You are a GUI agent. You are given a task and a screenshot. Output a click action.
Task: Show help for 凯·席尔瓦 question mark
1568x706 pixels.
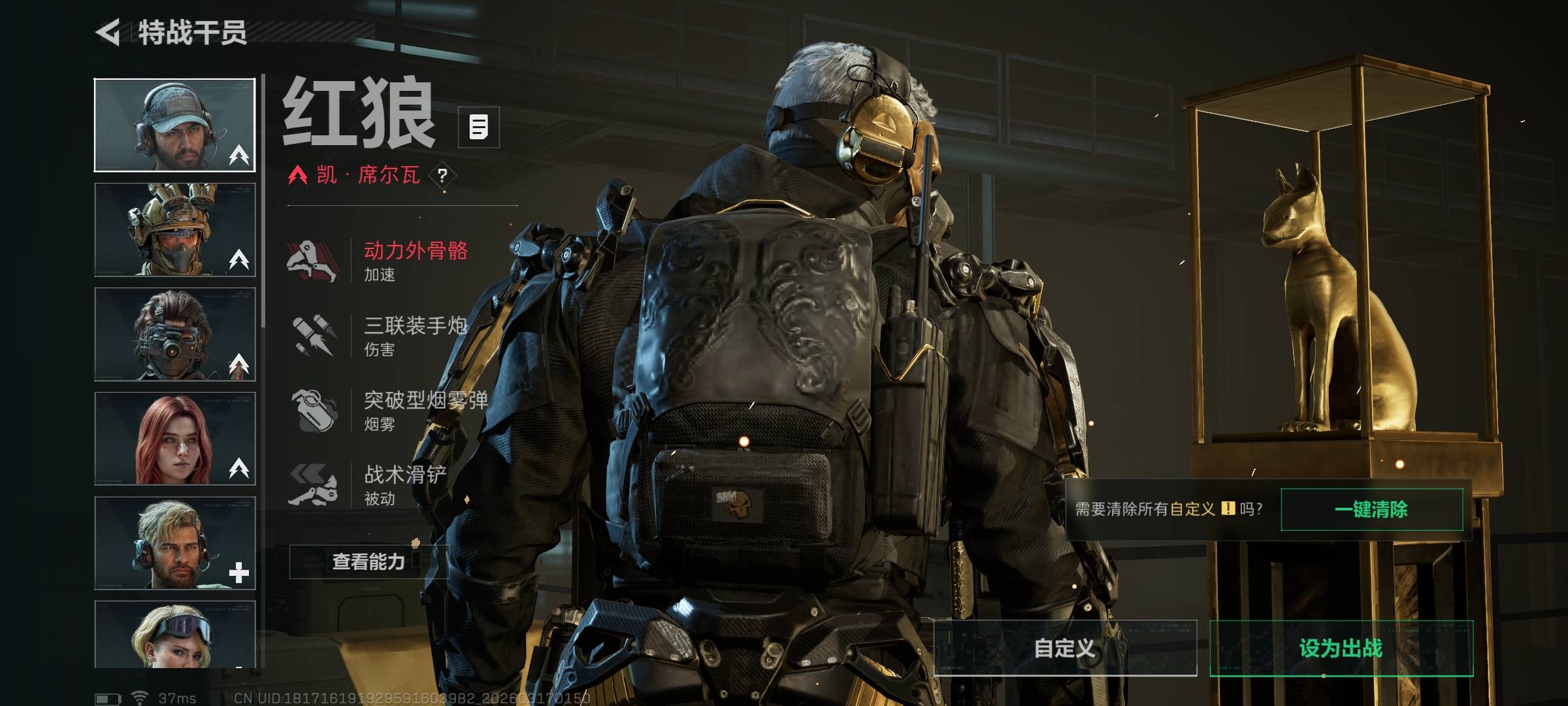click(442, 175)
